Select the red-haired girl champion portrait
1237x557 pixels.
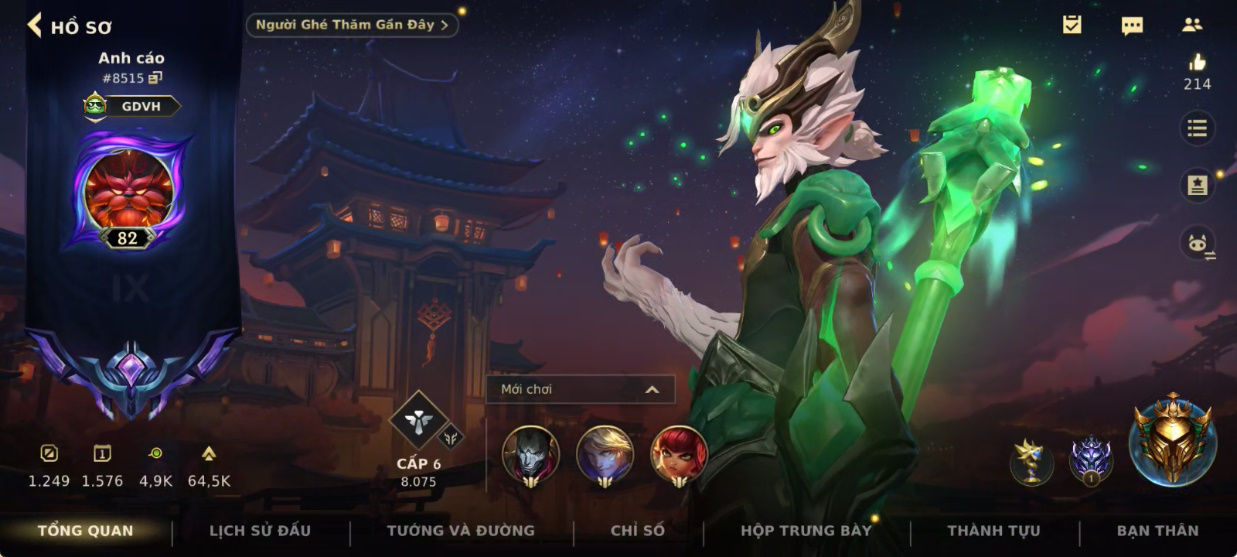[679, 455]
